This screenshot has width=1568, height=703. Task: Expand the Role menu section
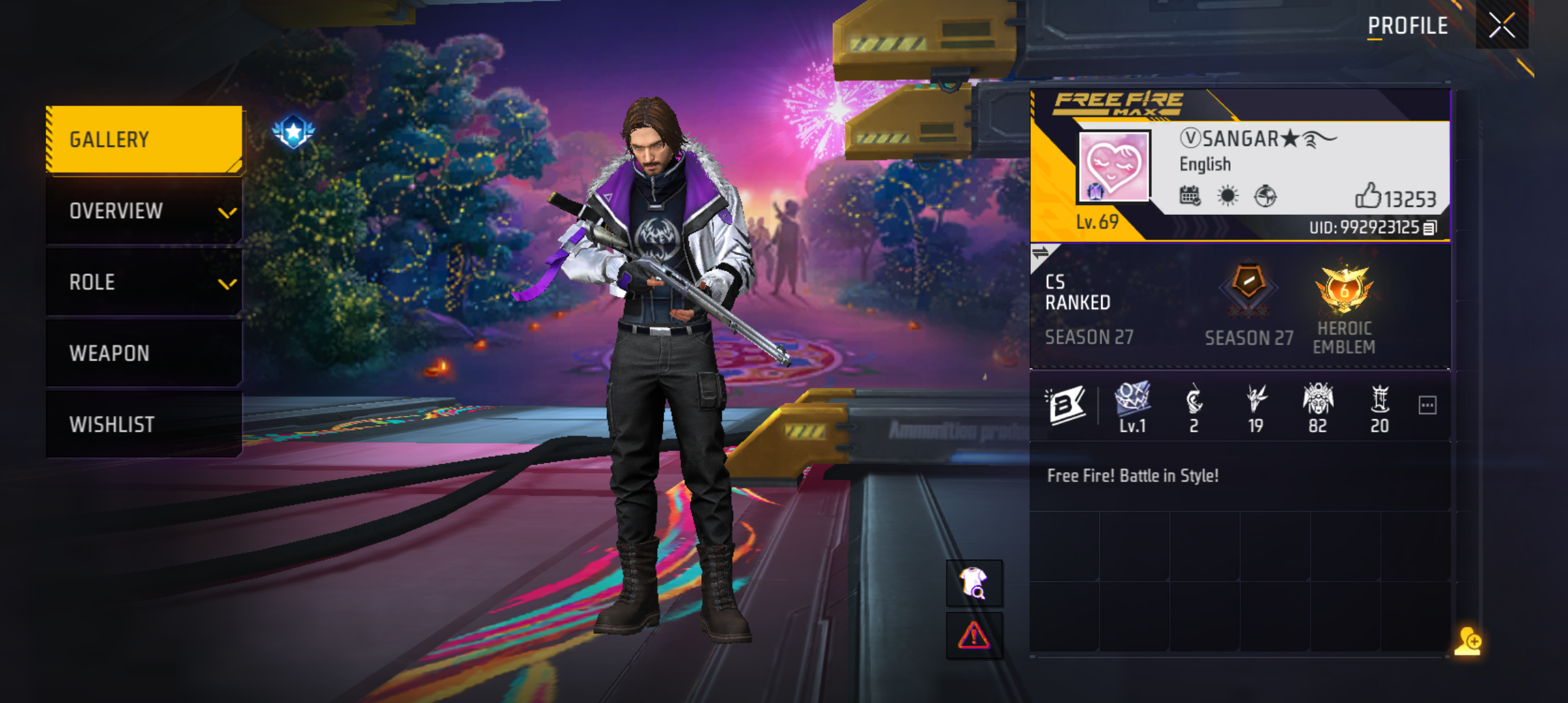(144, 283)
